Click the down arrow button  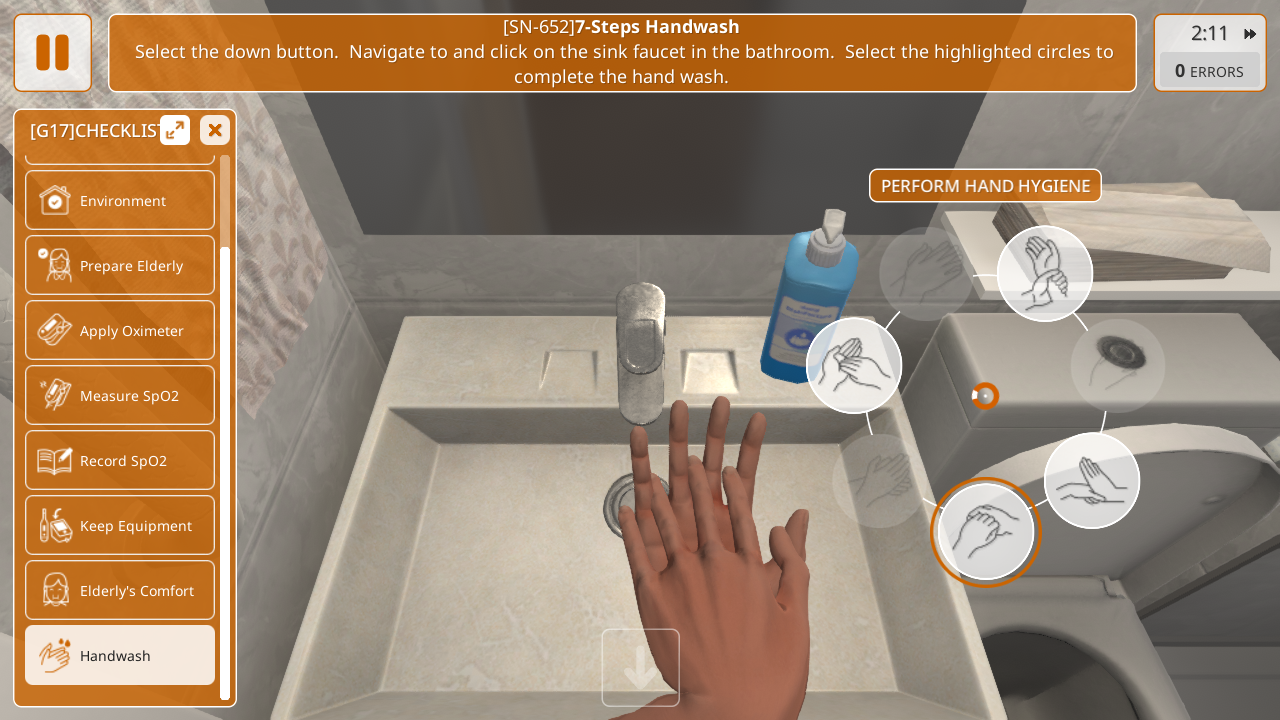(640, 667)
